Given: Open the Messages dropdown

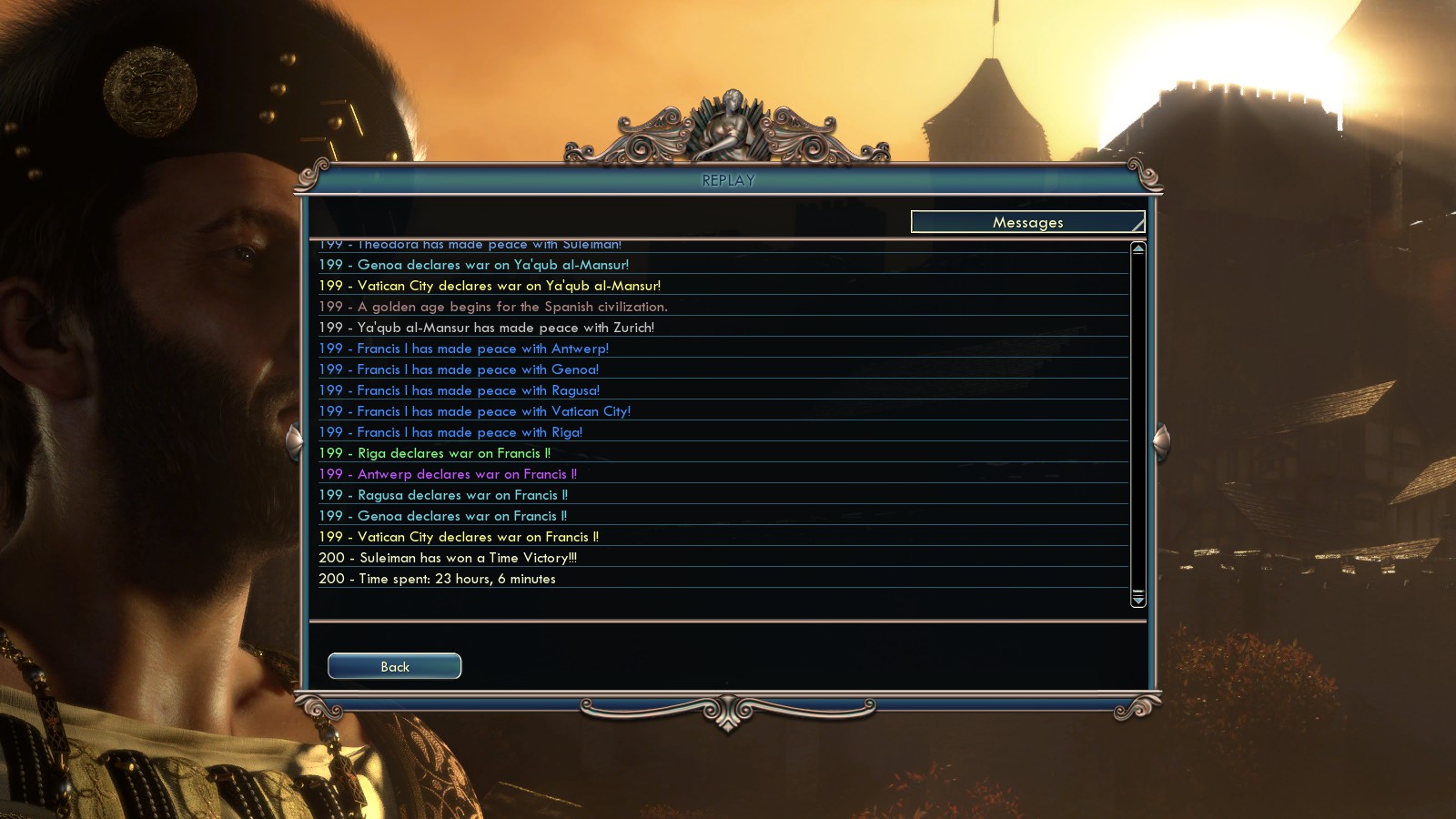Looking at the screenshot, I should tap(1027, 222).
